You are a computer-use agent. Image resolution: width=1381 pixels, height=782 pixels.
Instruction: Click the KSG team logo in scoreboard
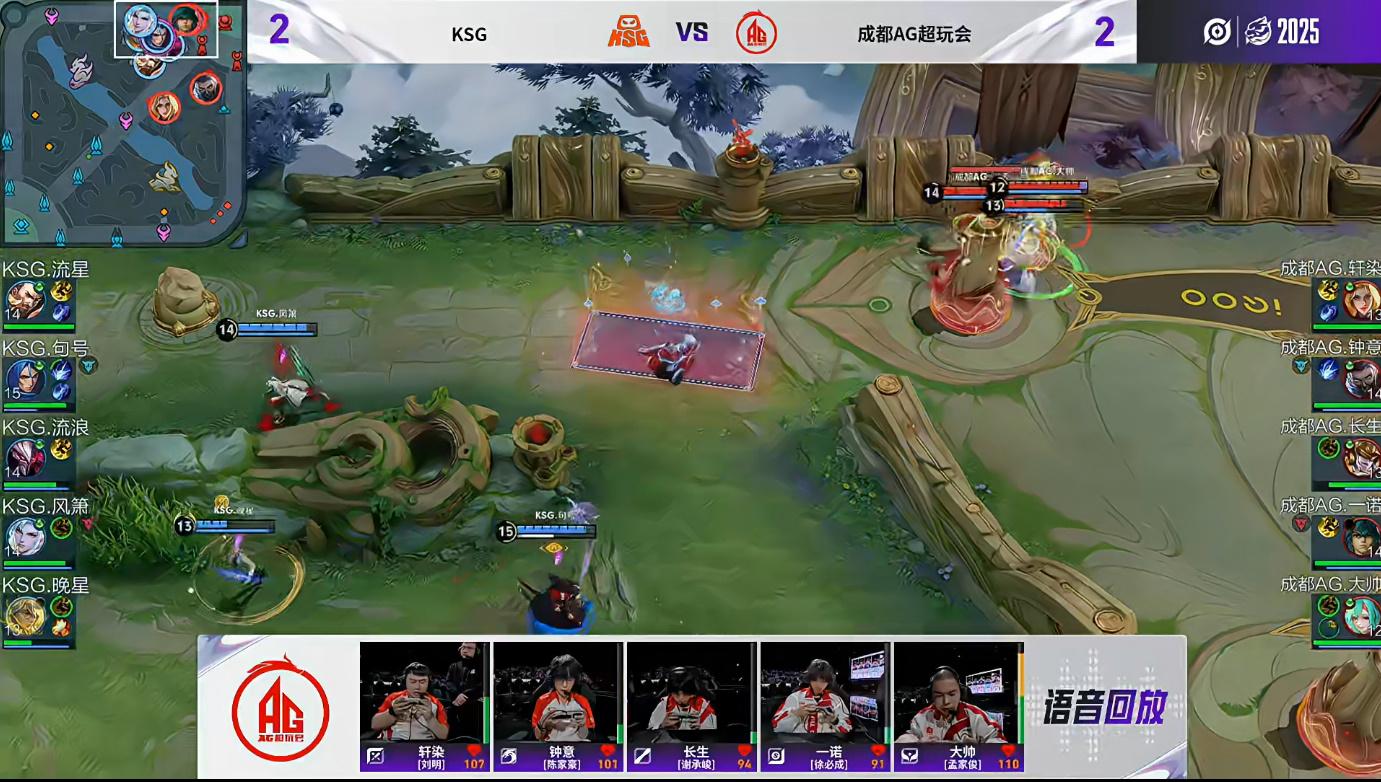pos(629,33)
